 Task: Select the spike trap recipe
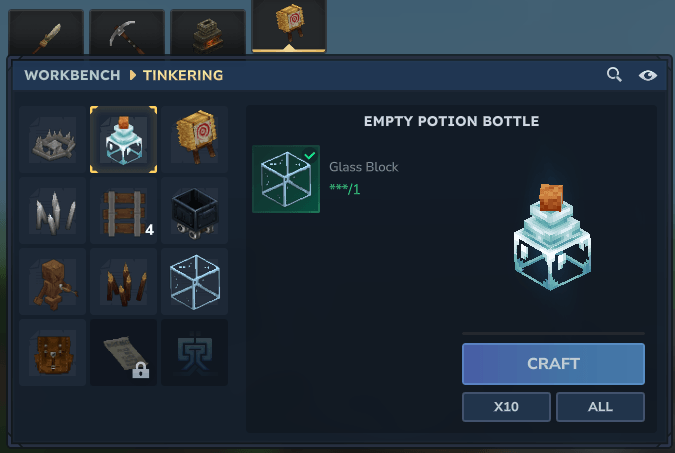pyautogui.click(x=52, y=140)
